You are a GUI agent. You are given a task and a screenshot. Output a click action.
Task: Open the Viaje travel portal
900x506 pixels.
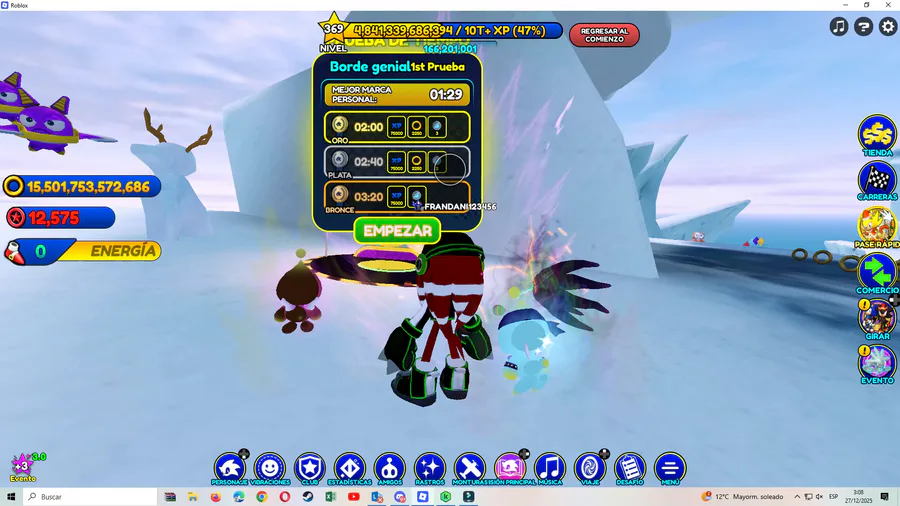click(590, 467)
